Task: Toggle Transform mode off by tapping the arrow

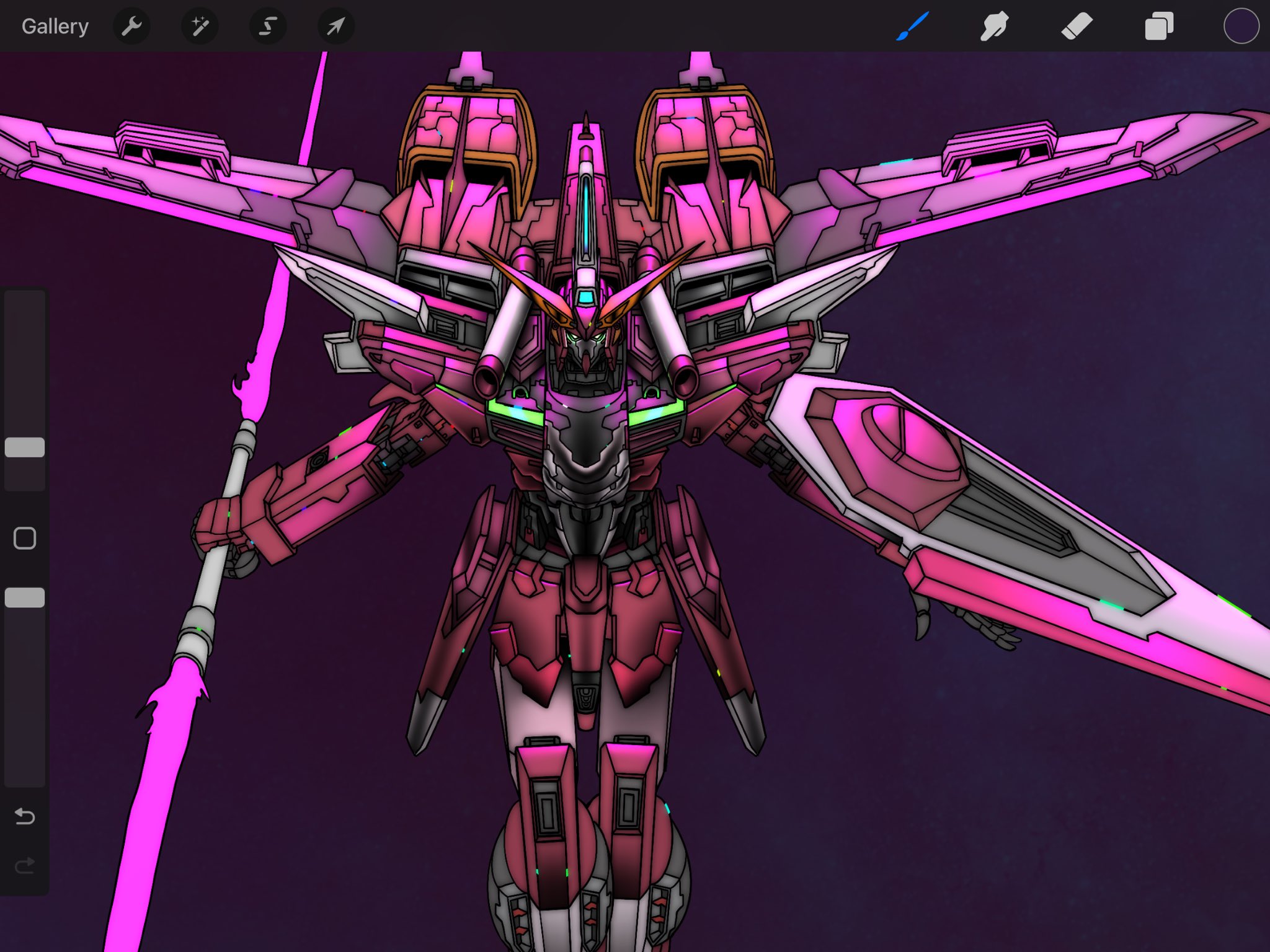Action: pos(334,26)
